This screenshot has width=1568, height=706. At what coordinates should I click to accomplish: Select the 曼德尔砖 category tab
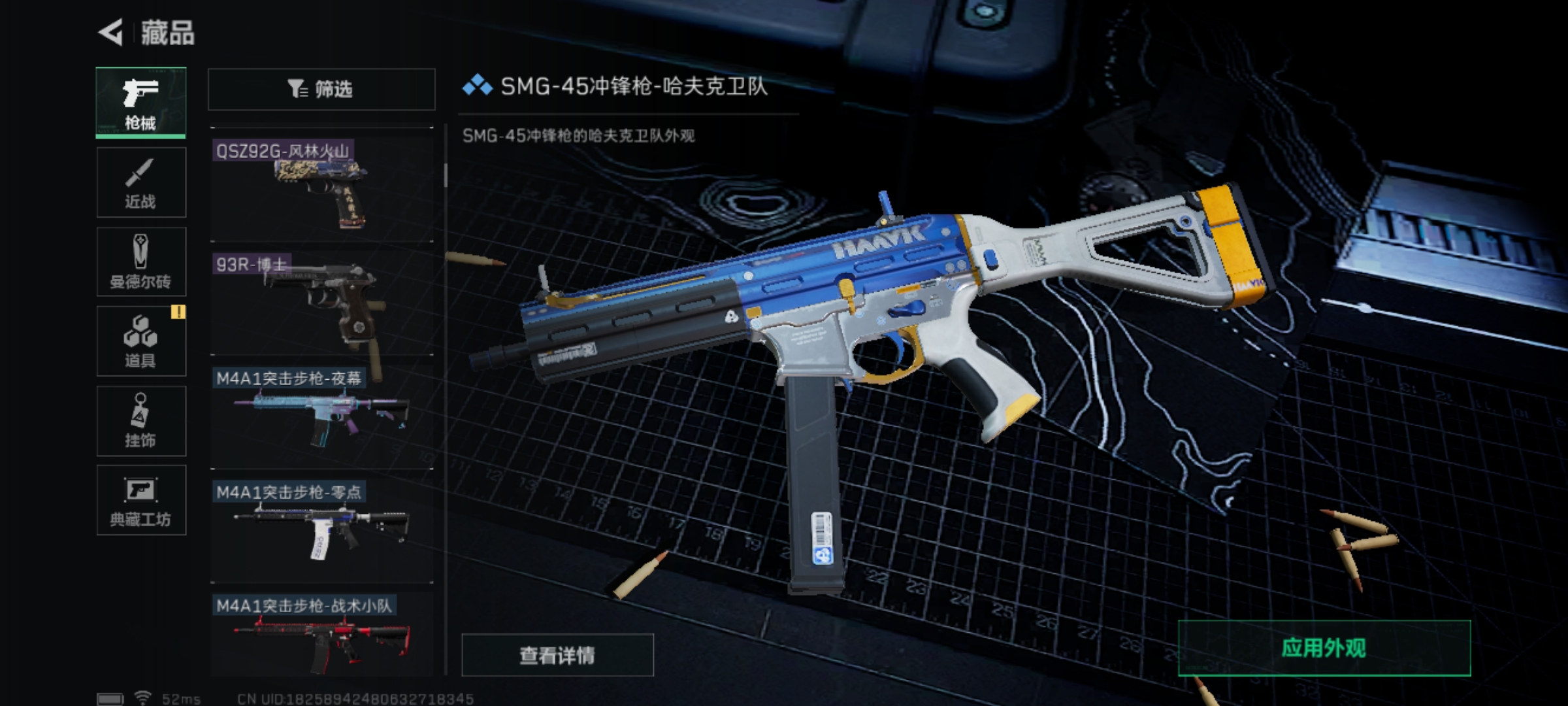pyautogui.click(x=141, y=261)
